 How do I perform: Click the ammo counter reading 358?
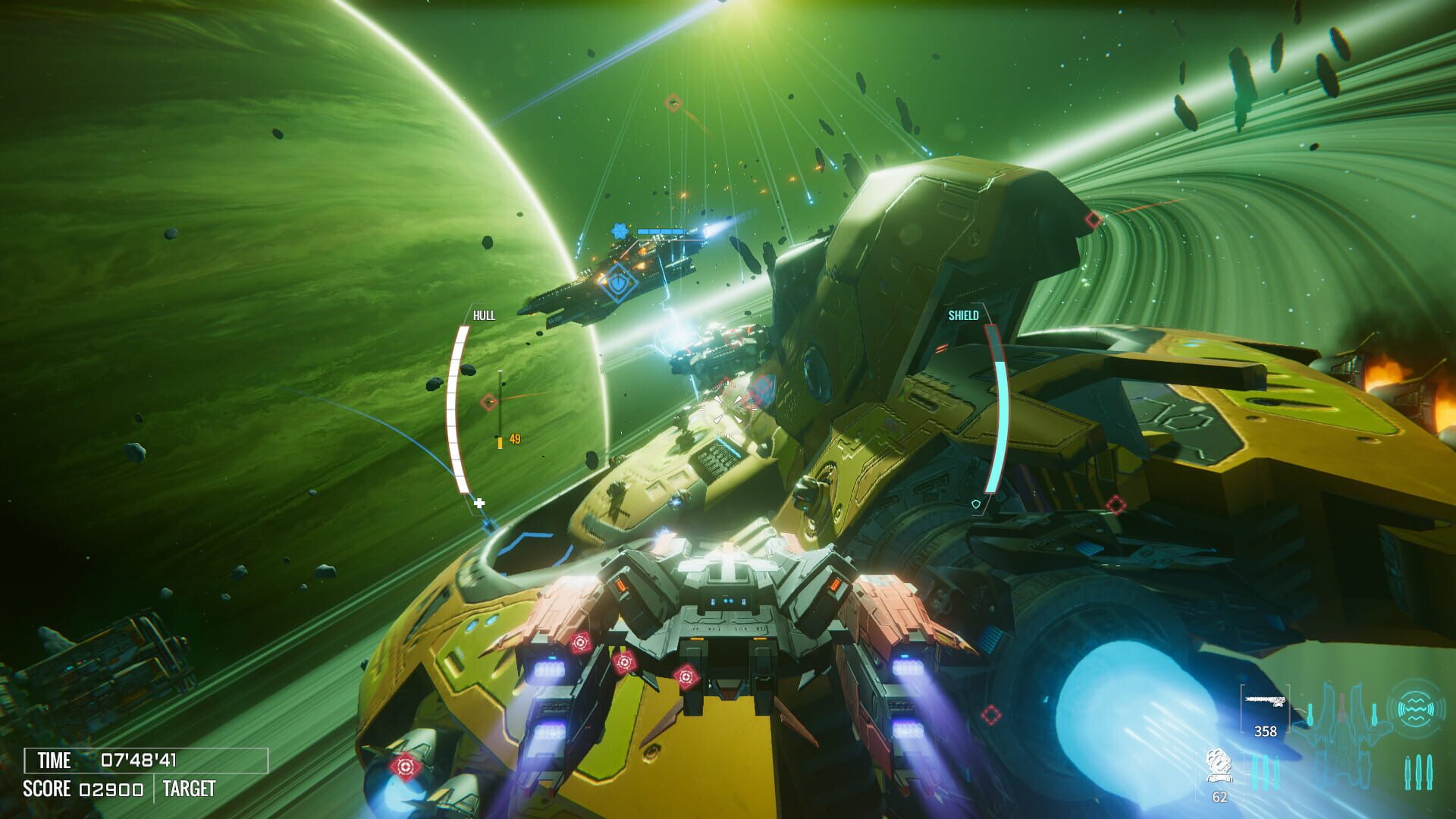click(x=1265, y=732)
